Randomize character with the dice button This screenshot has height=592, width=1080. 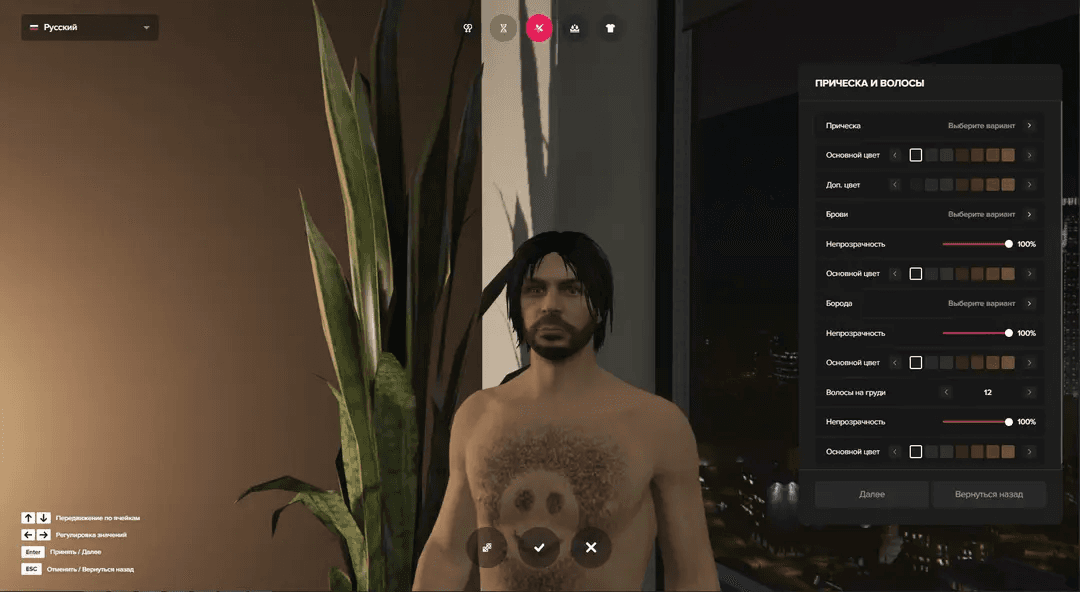487,547
